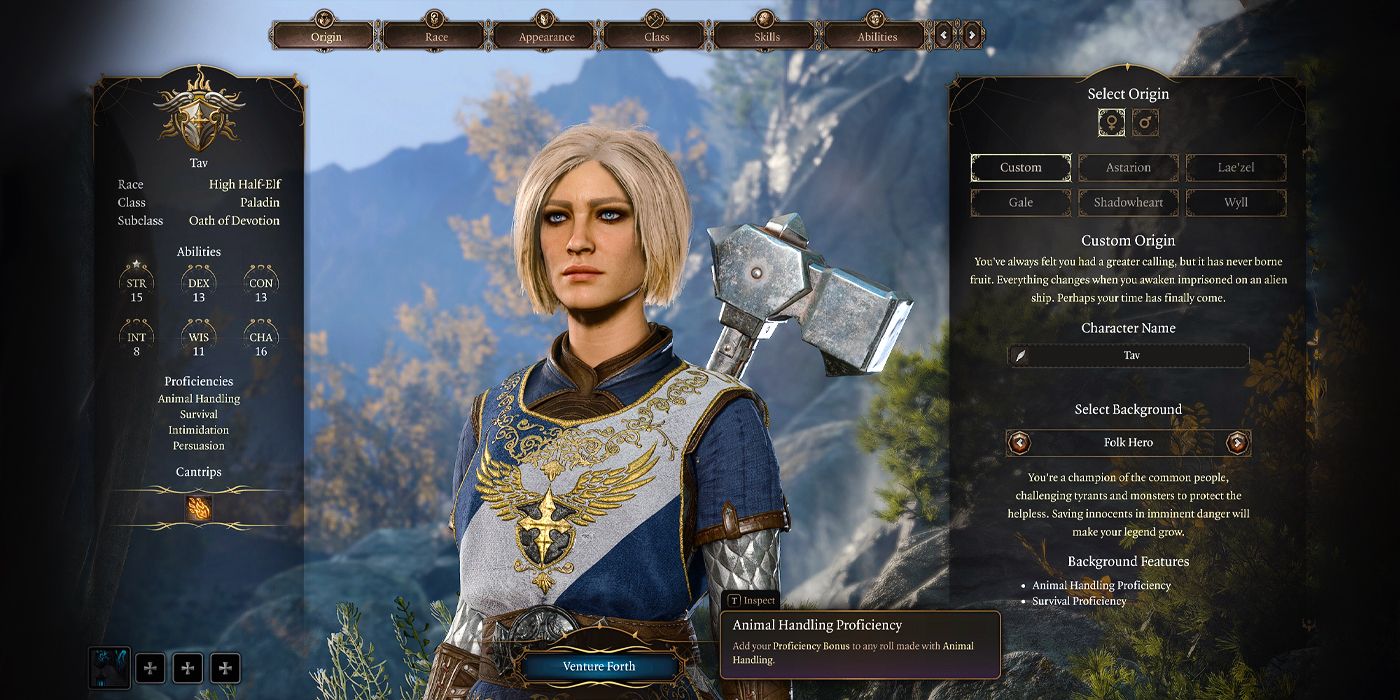Viewport: 1400px width, 700px height.
Task: Confirm character with Venture Forth
Action: (x=599, y=666)
